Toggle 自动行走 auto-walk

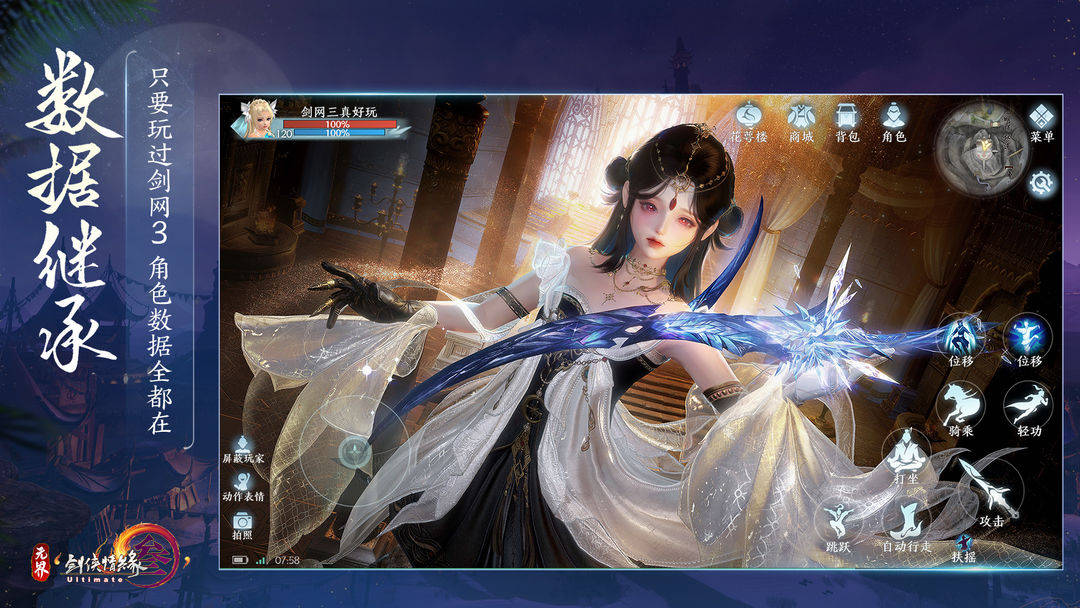(x=906, y=523)
